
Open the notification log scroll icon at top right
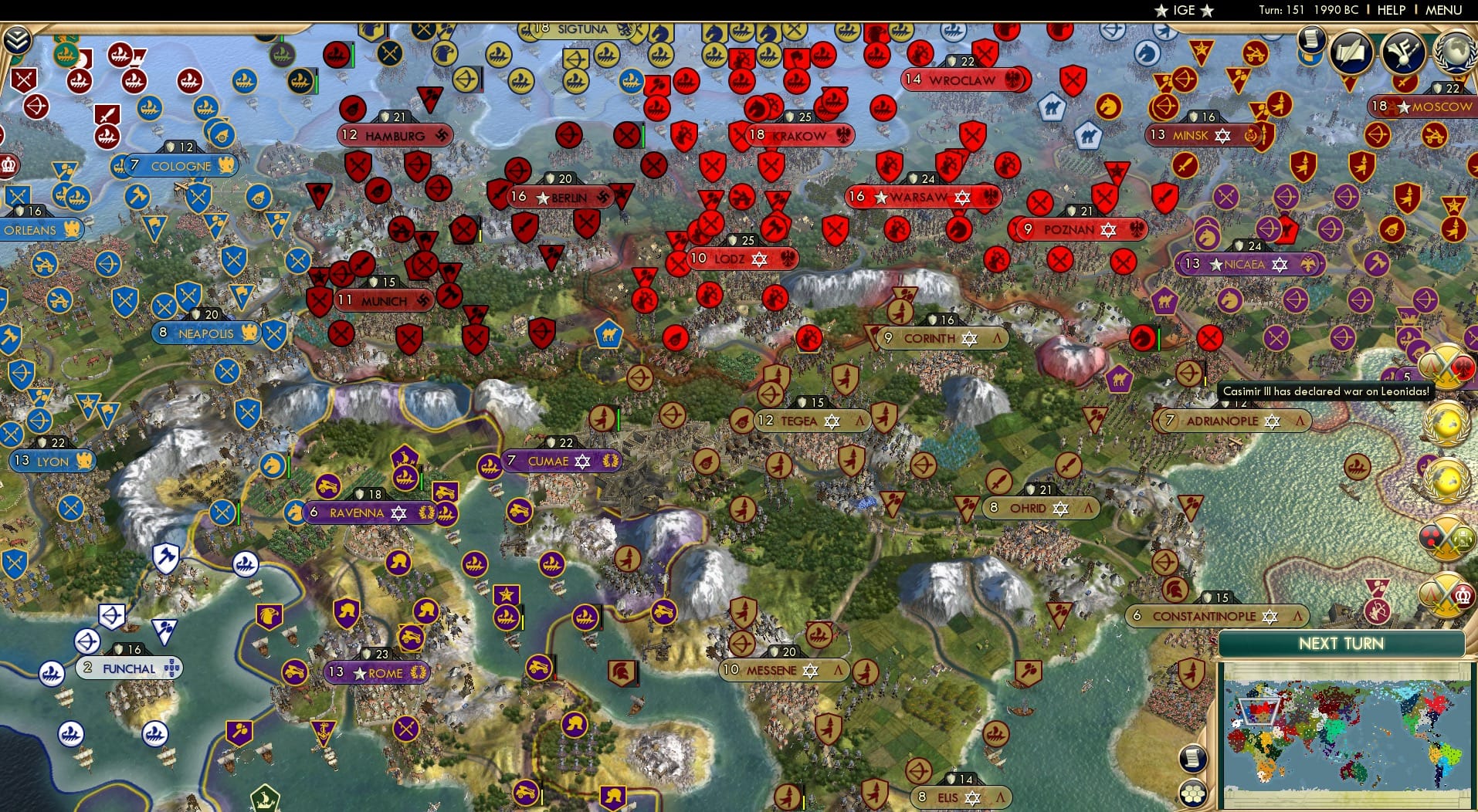click(x=1310, y=37)
